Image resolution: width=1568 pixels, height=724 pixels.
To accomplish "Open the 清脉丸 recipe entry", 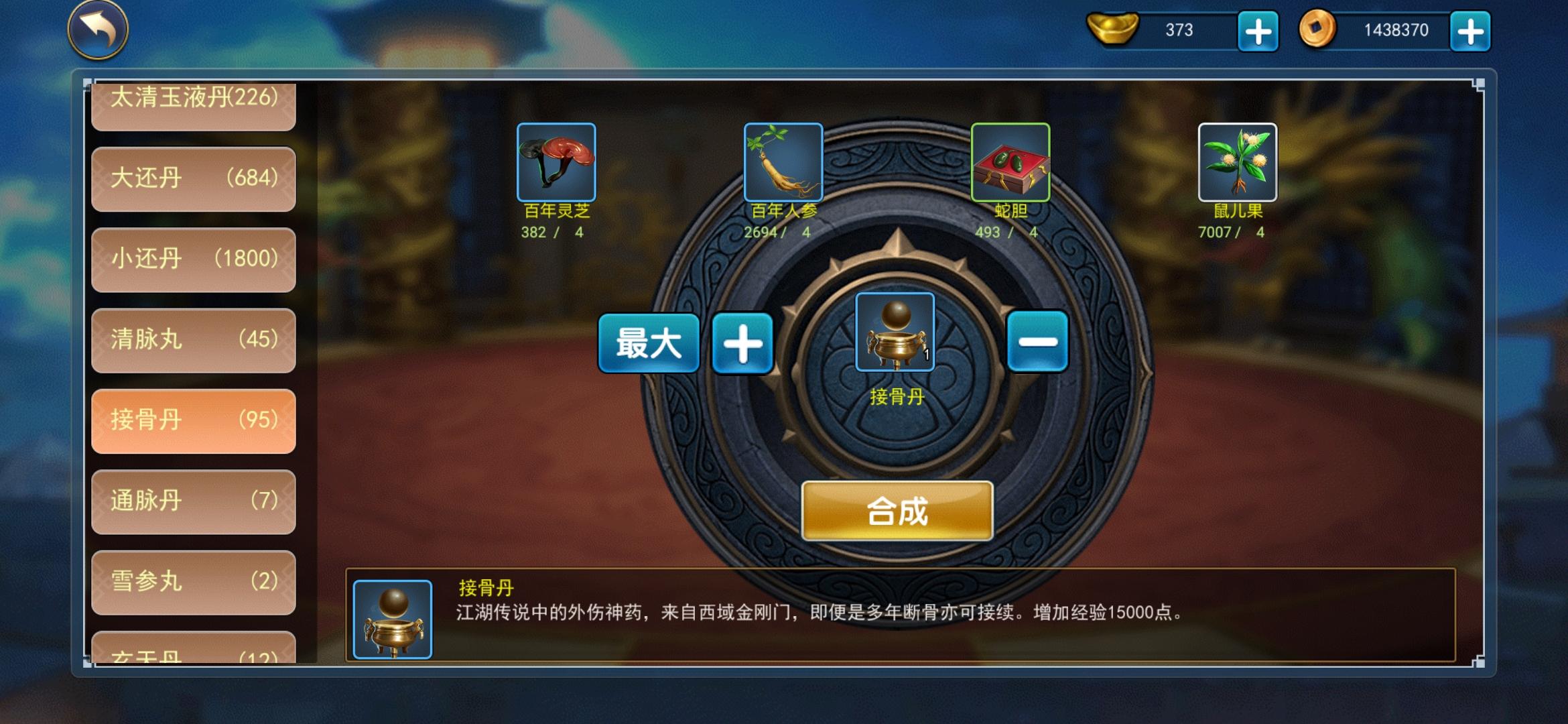I will coord(193,340).
